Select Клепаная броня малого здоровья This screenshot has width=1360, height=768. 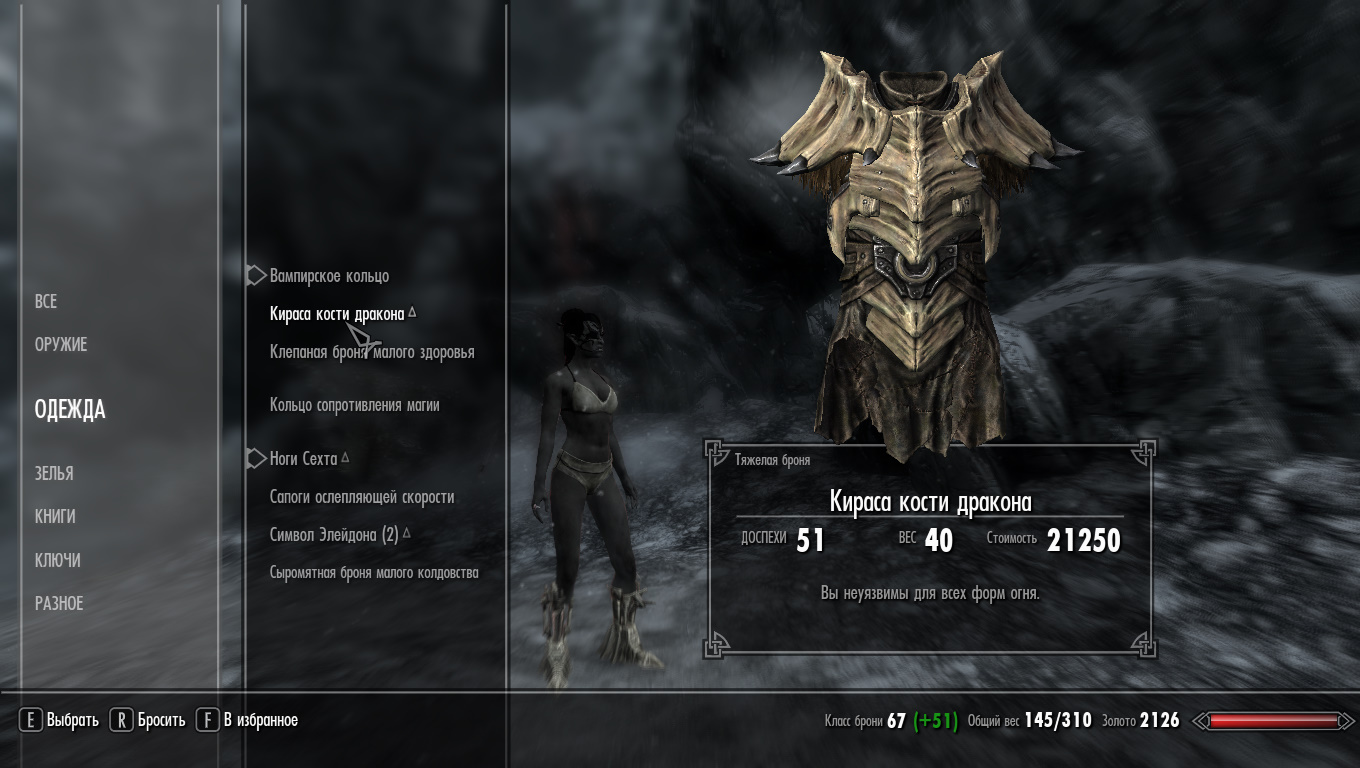[x=372, y=352]
